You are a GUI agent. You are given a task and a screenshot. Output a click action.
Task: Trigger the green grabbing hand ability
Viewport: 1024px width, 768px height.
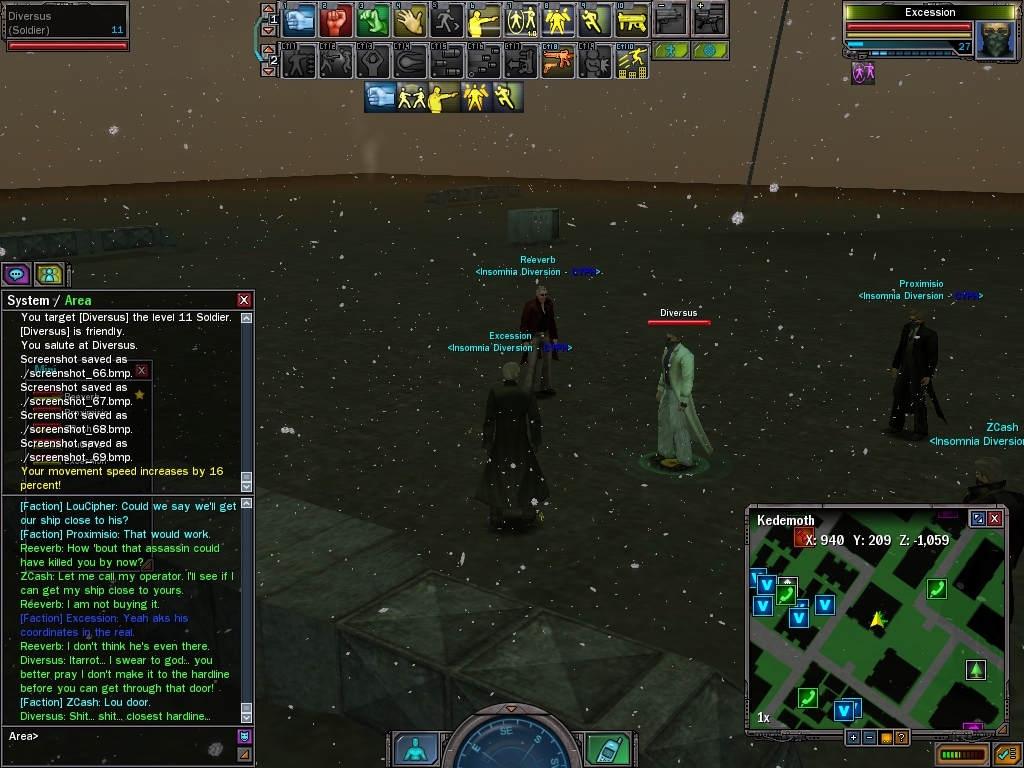(x=373, y=19)
